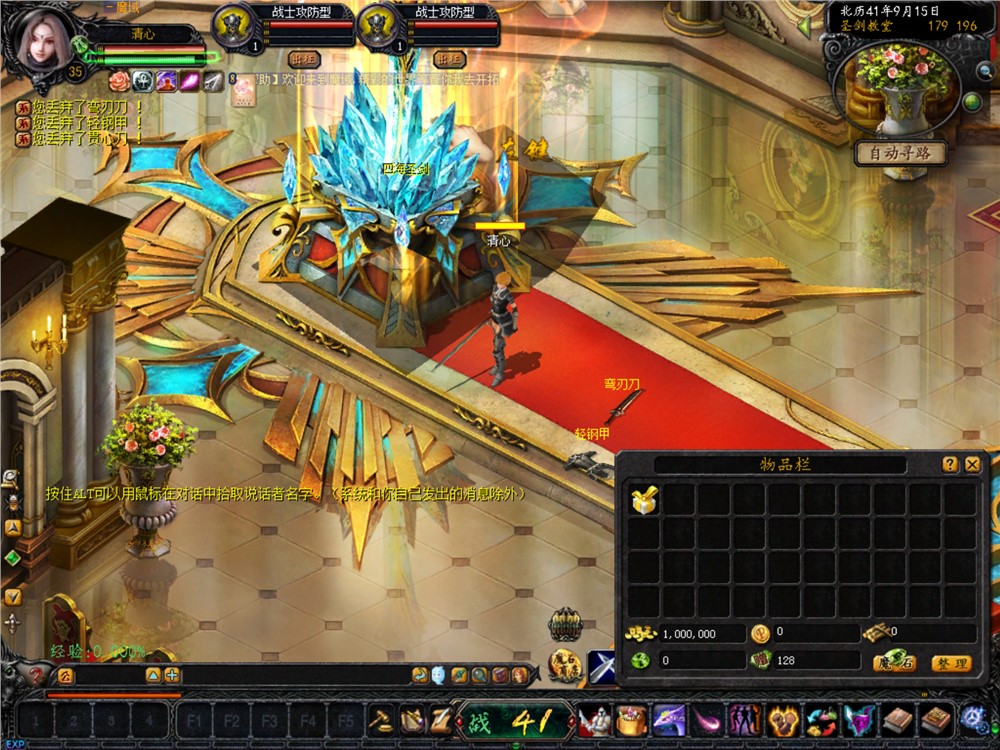Select the two silhouettes icon on the bottom bar
1000x750 pixels.
tap(744, 719)
